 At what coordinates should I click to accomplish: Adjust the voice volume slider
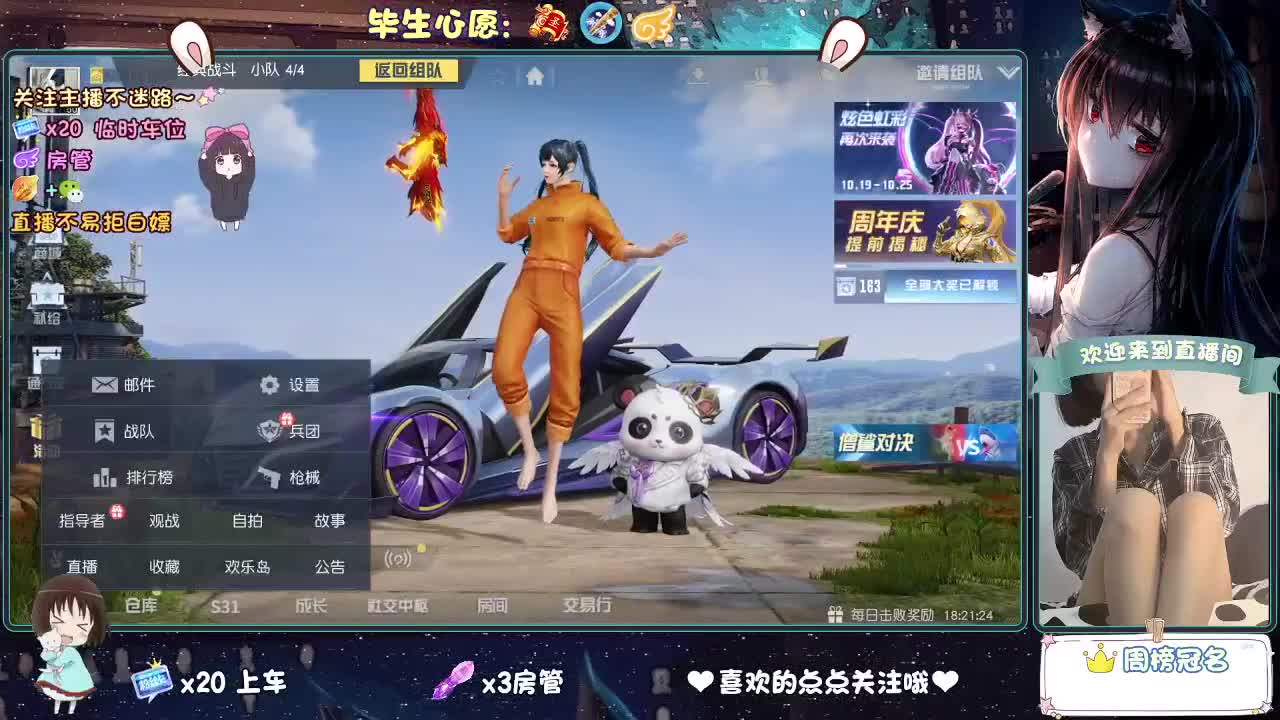422,548
